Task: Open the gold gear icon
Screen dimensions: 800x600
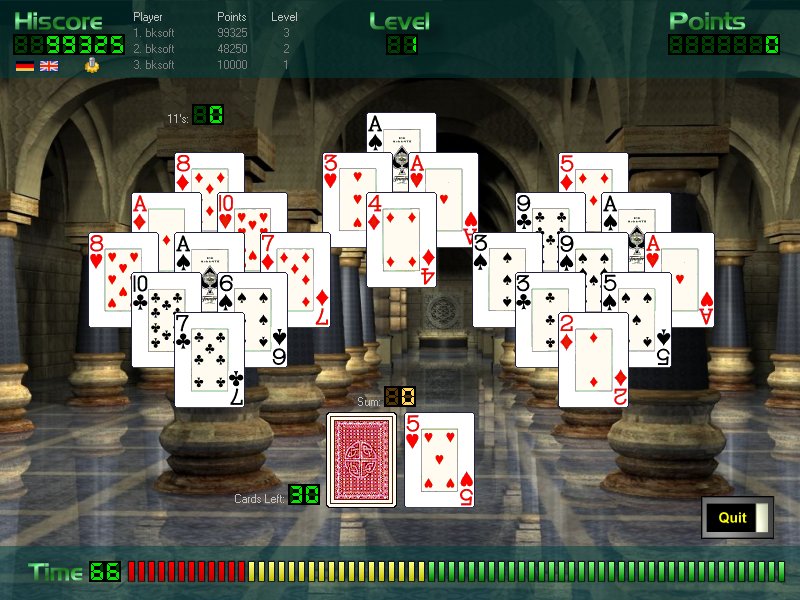Action: (92, 66)
